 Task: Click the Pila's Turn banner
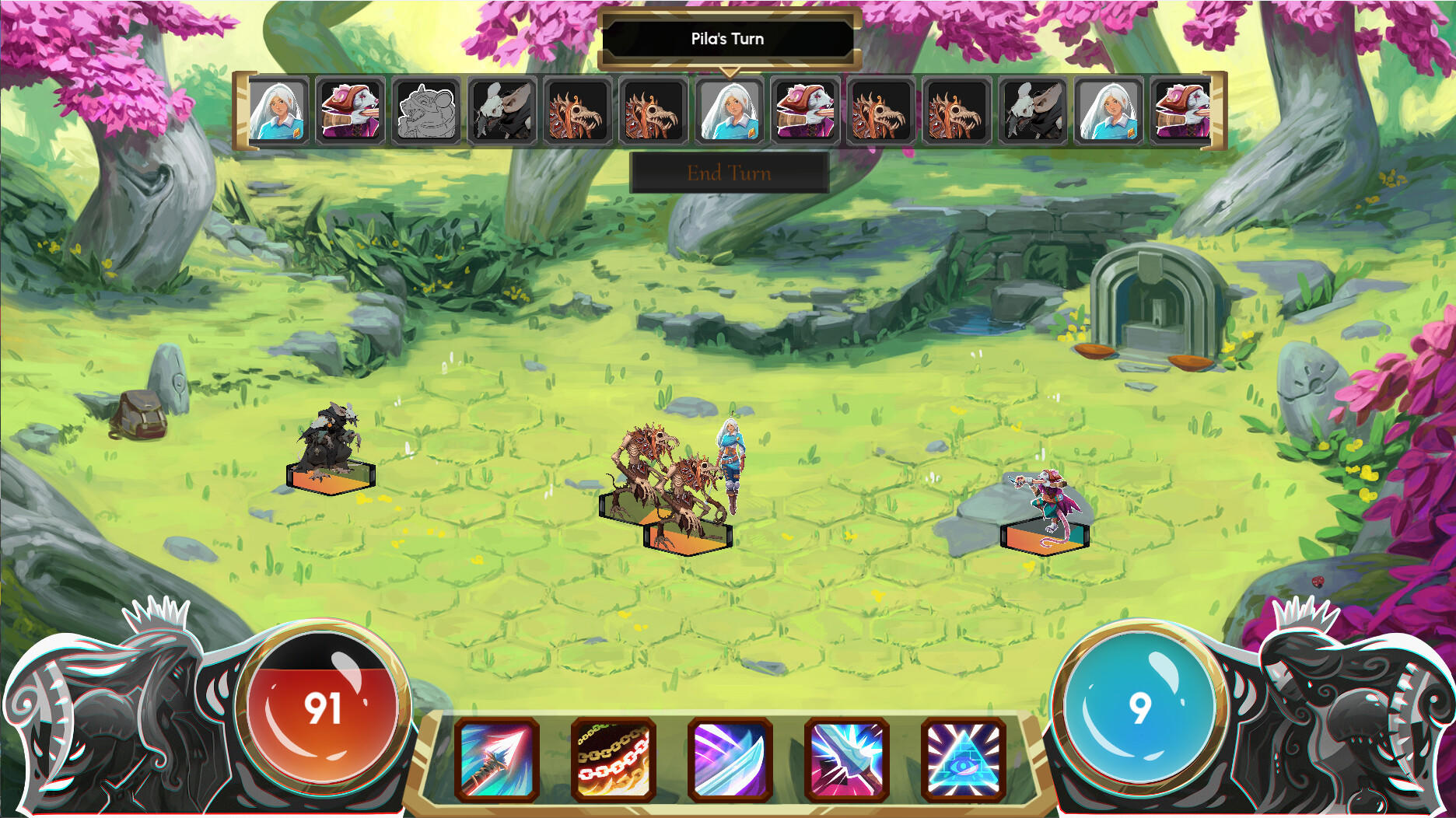coord(726,38)
